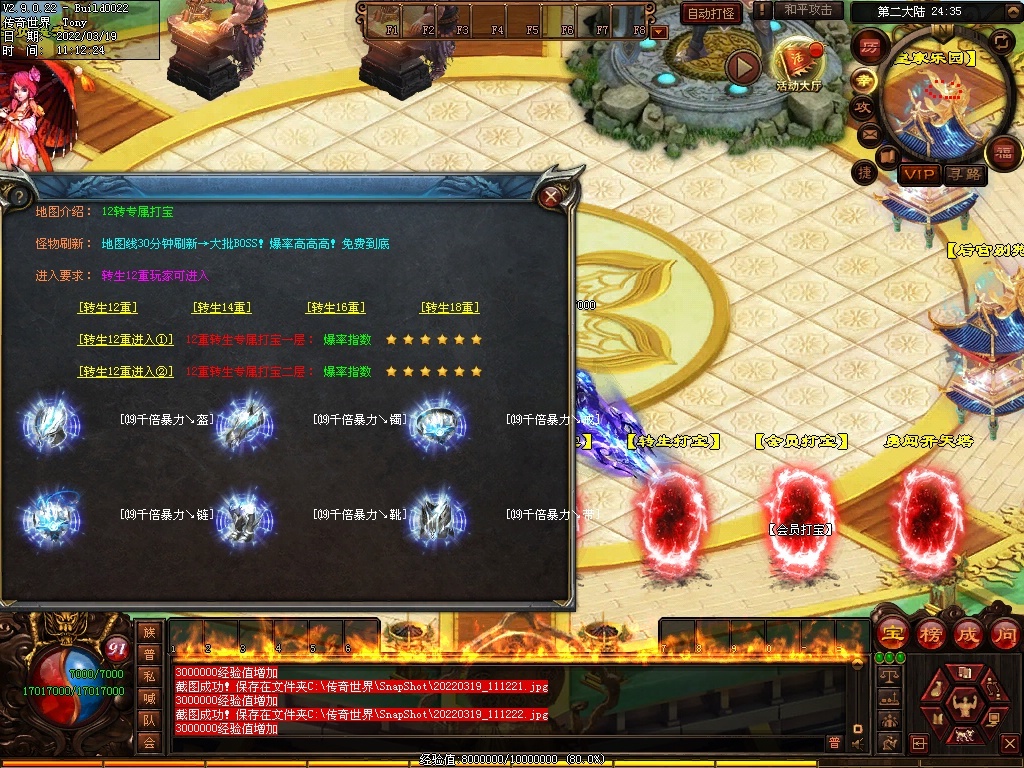This screenshot has width=1024, height=768.
Task: Enter 转生12重 treasure floor one
Action: [x=126, y=340]
